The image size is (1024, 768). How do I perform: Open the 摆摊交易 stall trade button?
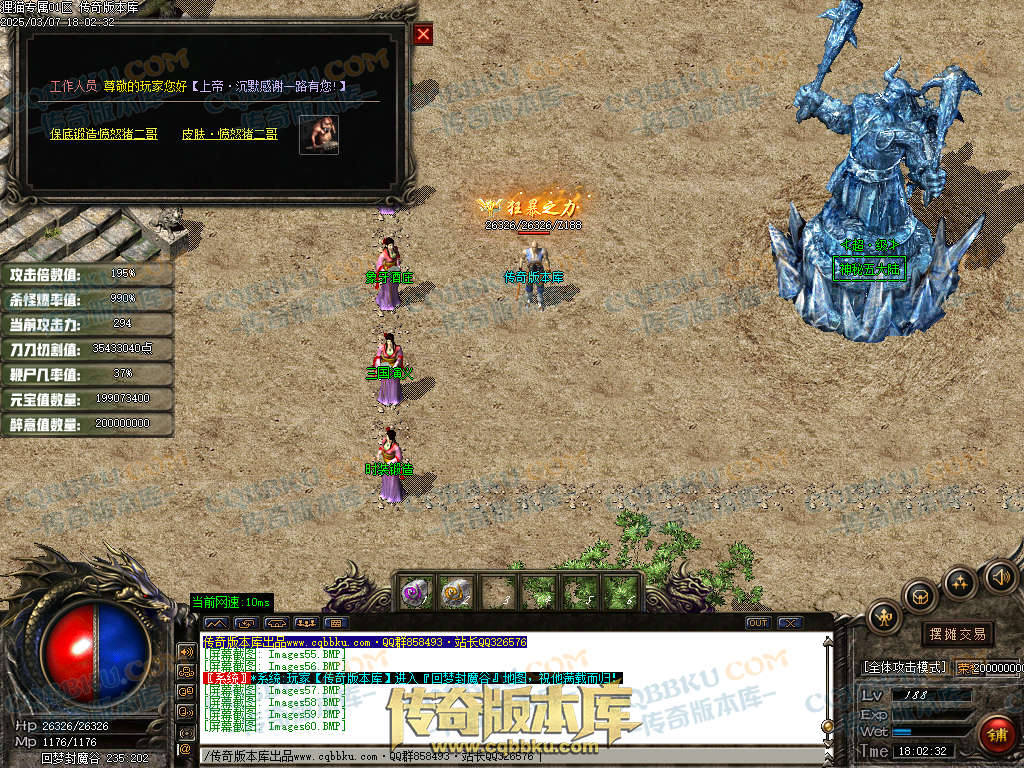point(957,634)
